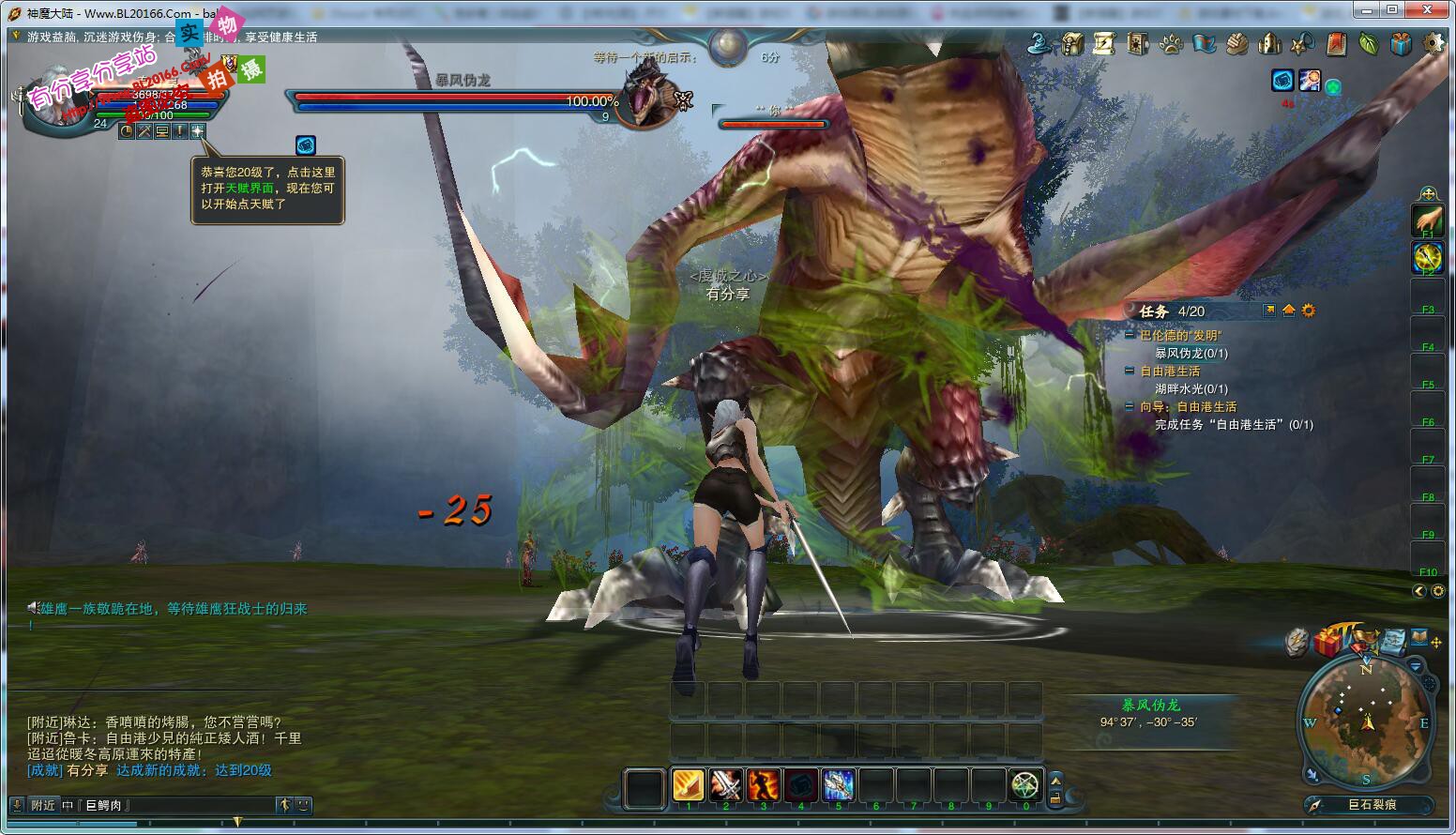Screen dimensions: 1456x835
Task: Activate the golden slash skill in slot 1
Action: point(688,784)
